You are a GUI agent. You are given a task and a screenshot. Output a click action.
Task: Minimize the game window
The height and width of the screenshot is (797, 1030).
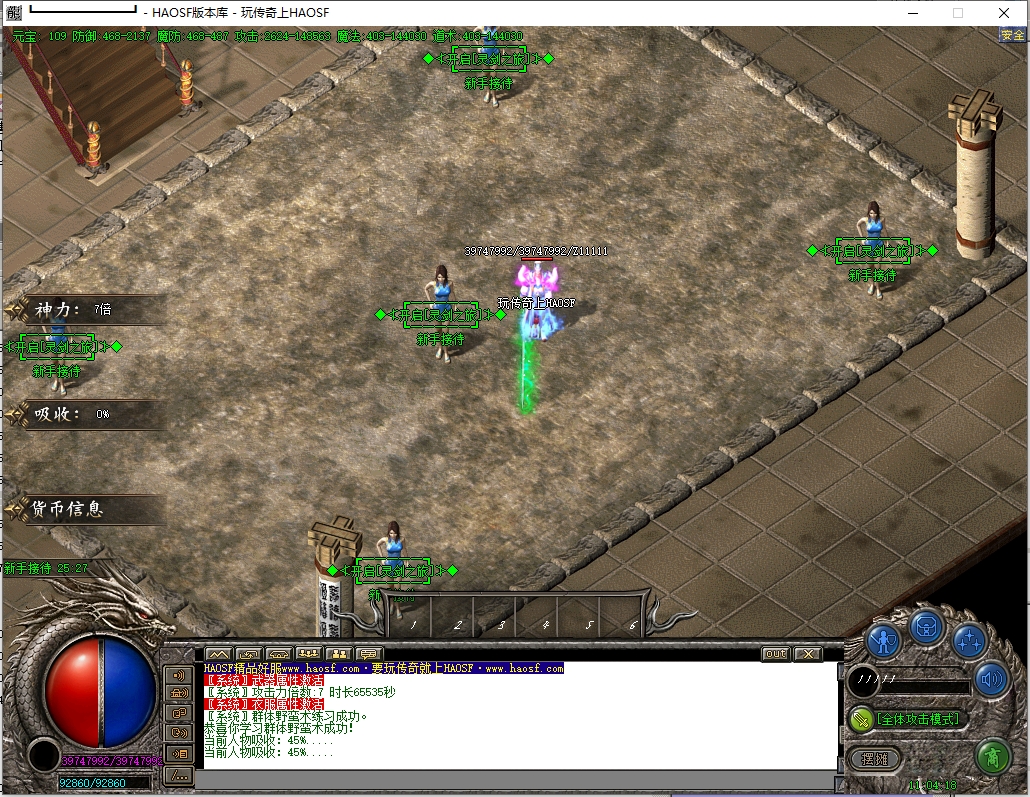[x=911, y=13]
